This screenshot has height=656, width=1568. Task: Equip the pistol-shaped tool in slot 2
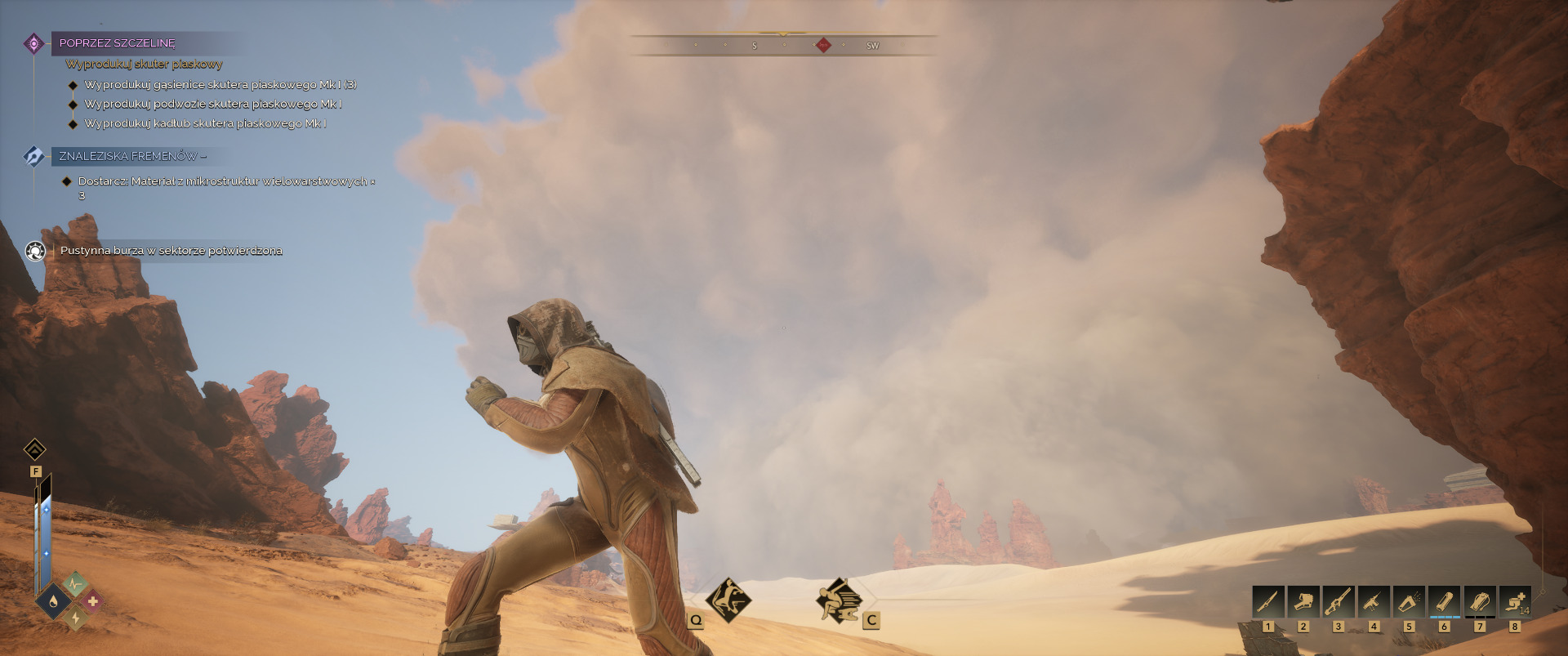tap(1303, 602)
